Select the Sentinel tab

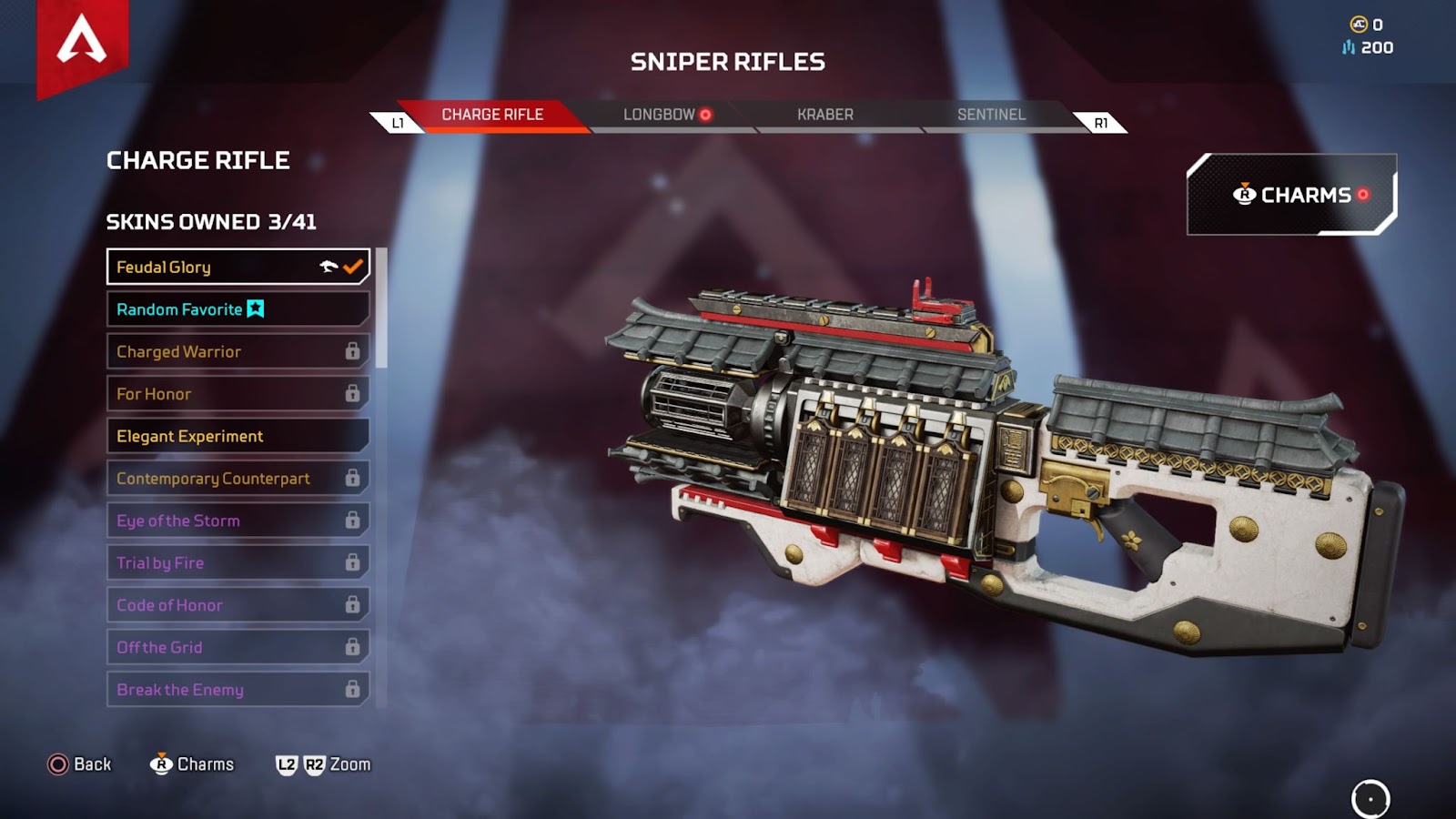(991, 115)
